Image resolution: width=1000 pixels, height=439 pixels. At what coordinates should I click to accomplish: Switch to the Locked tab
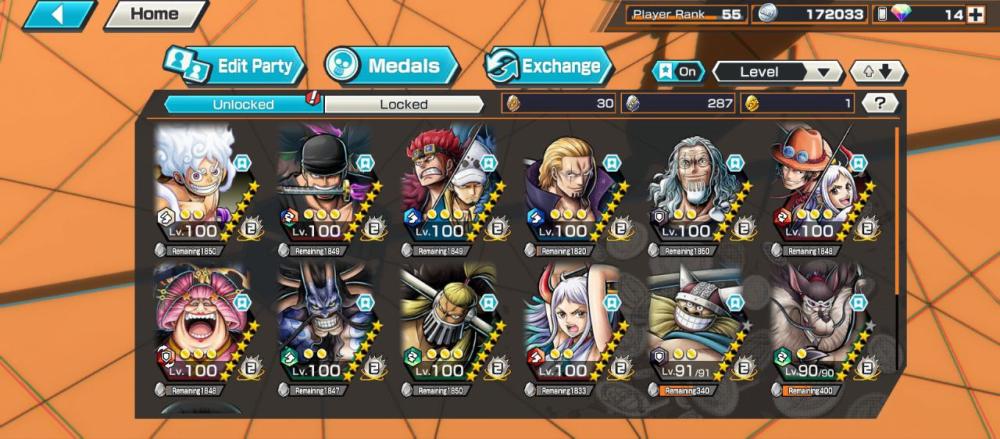coord(404,104)
